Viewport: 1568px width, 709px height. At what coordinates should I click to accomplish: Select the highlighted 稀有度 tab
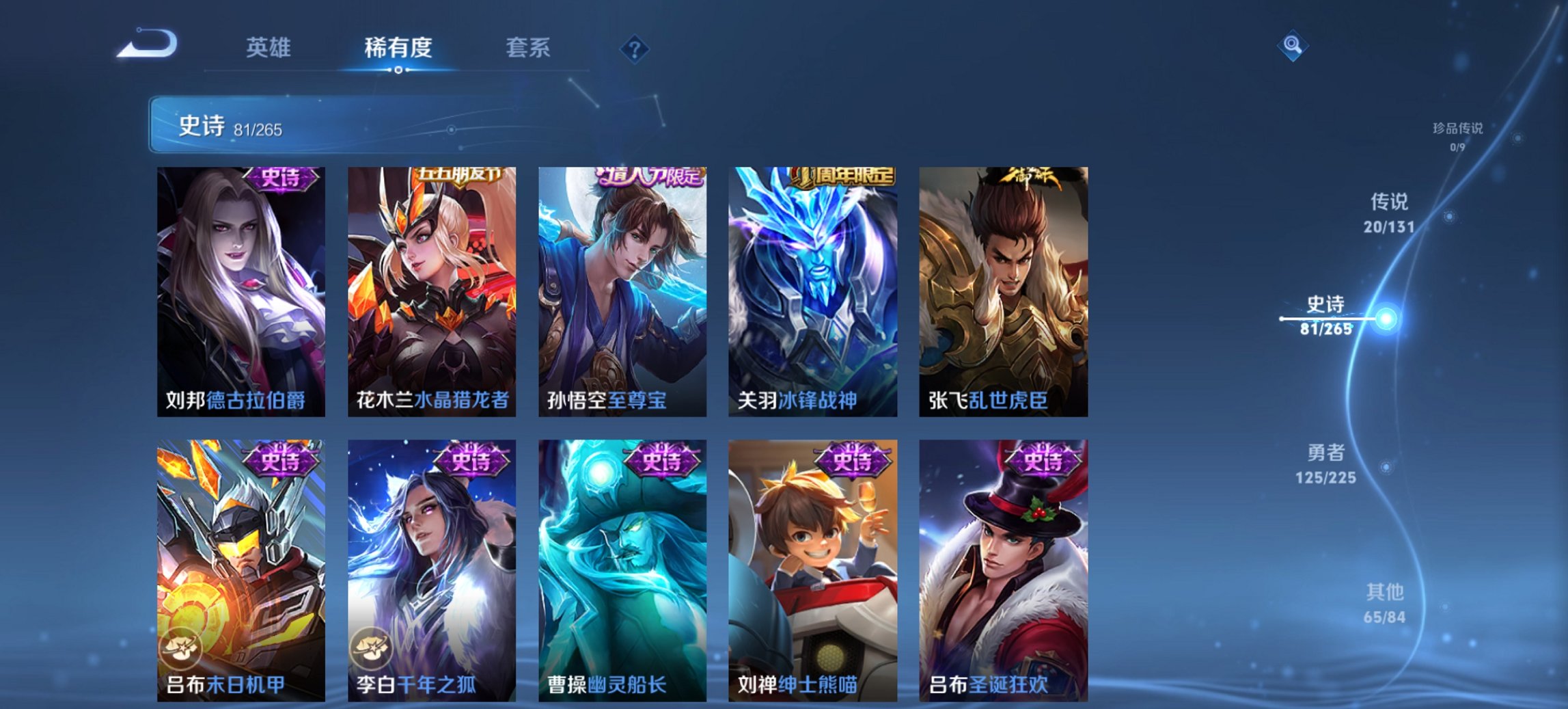pyautogui.click(x=400, y=48)
